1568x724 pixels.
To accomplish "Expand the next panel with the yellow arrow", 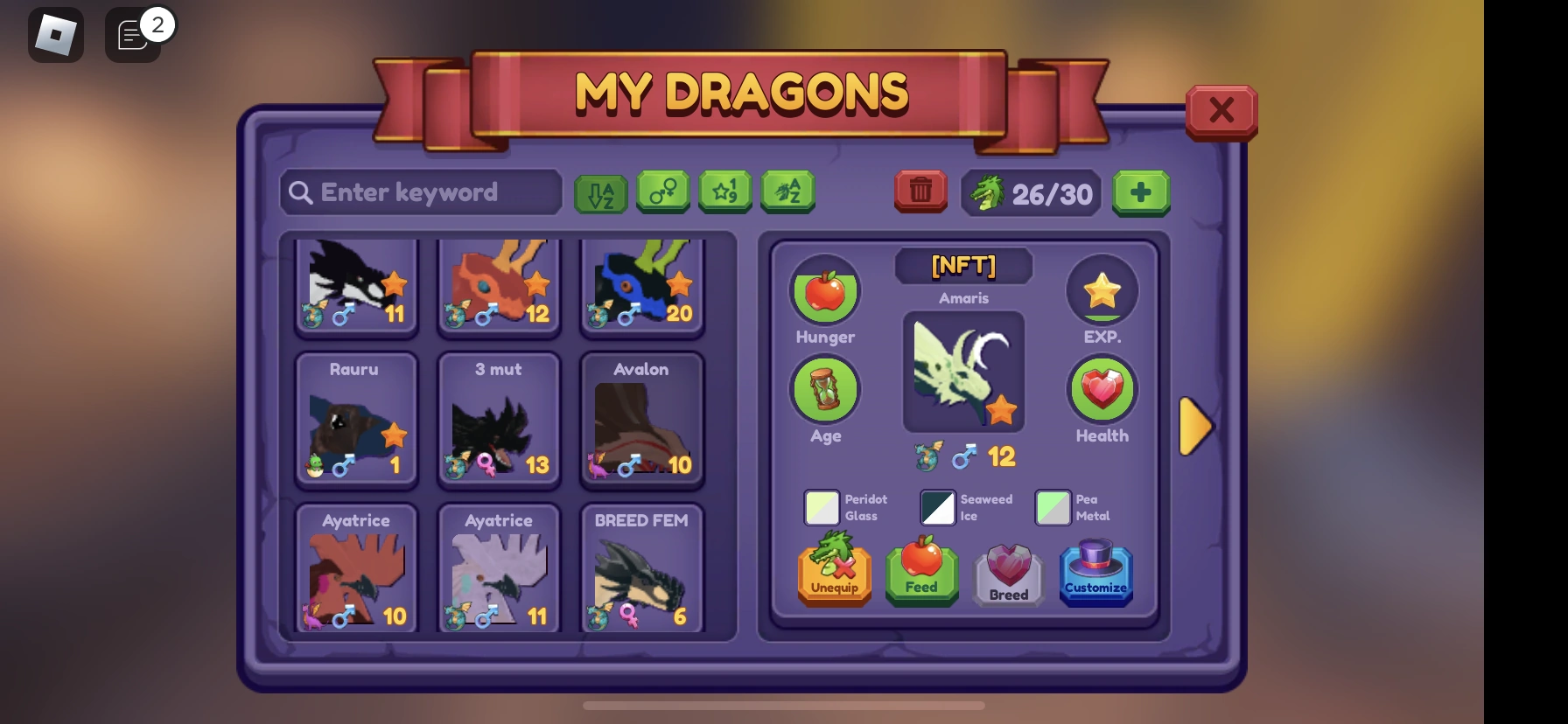I will [1197, 426].
